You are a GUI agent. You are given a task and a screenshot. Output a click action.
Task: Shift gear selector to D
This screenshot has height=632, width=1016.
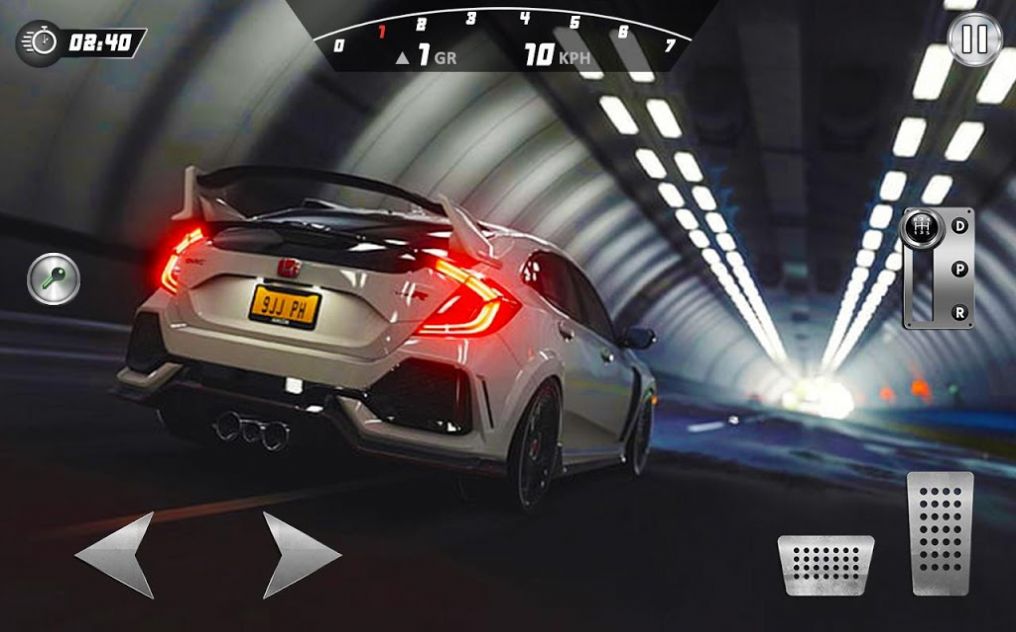[x=960, y=226]
